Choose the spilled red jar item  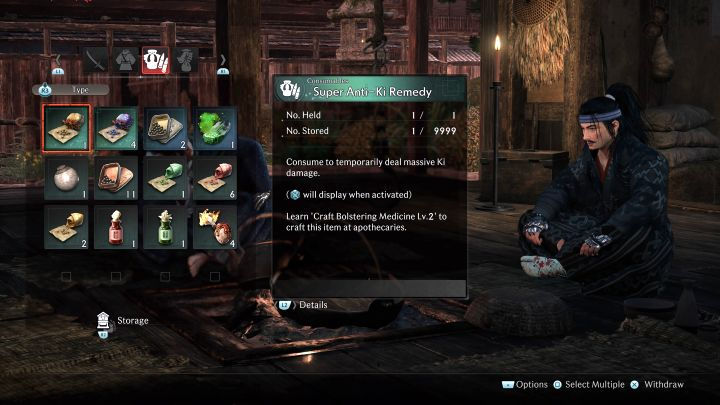pos(215,178)
